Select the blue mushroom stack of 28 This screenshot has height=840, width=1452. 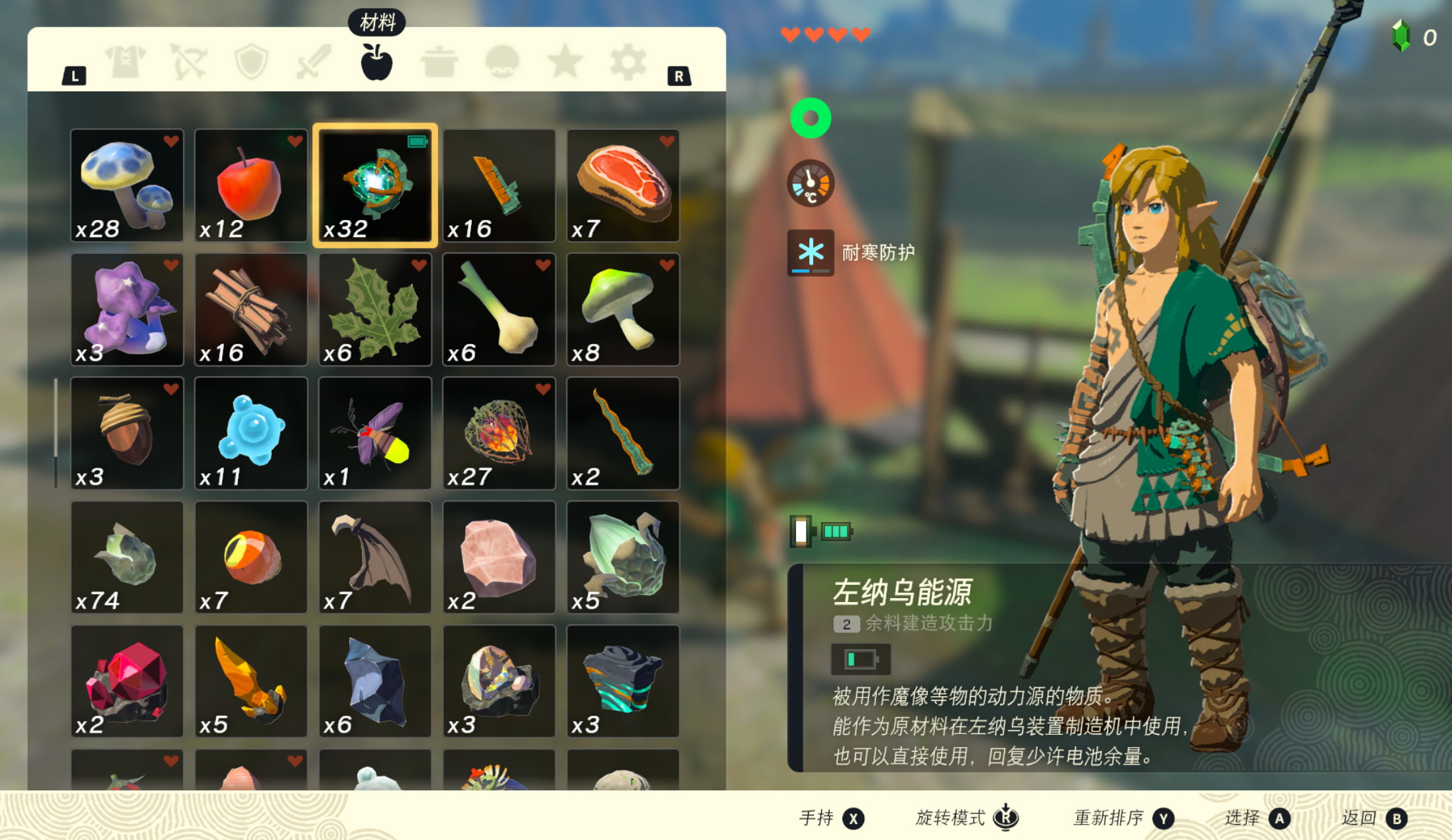pos(127,185)
